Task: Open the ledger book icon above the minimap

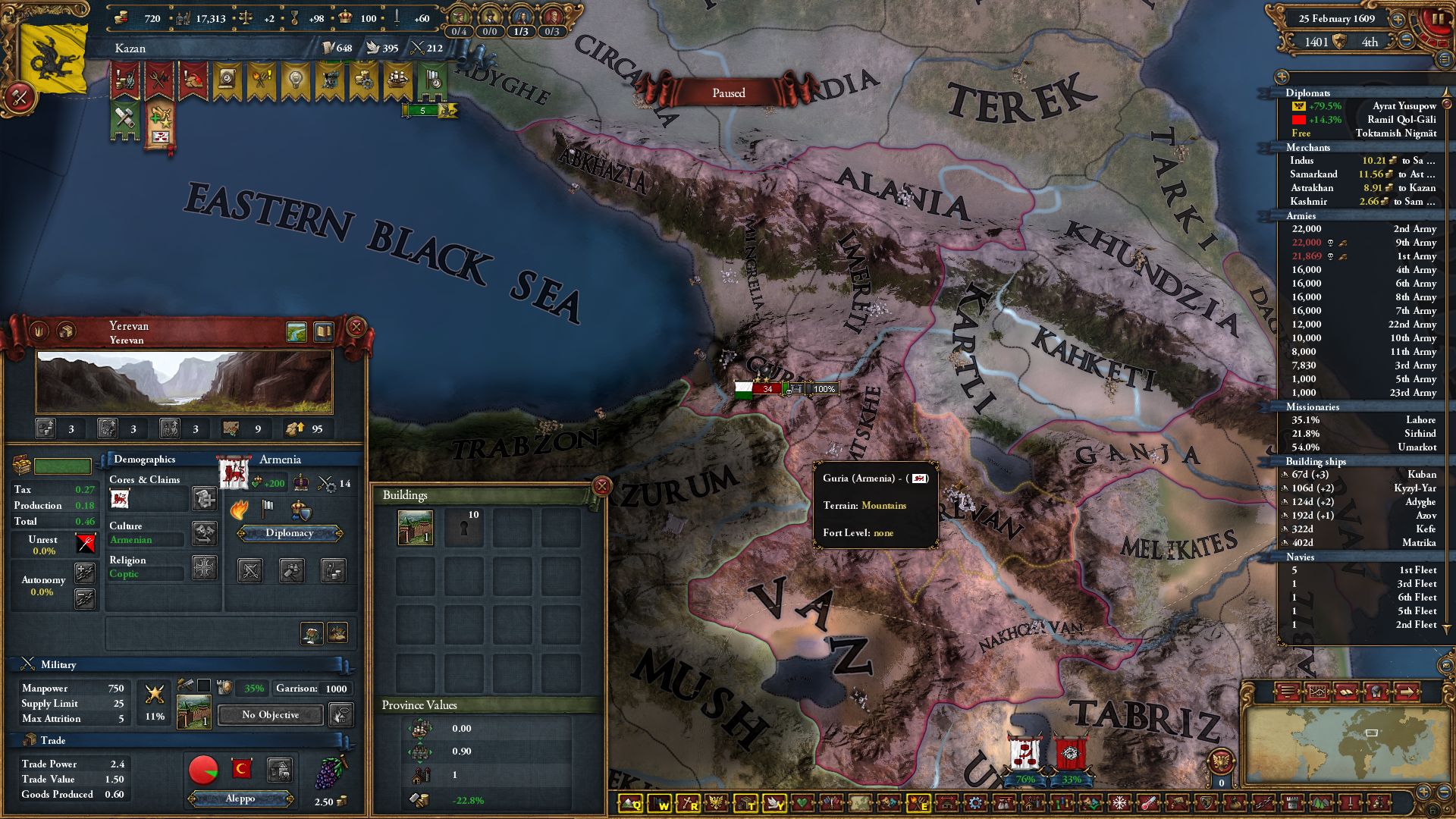Action: [x=1346, y=692]
